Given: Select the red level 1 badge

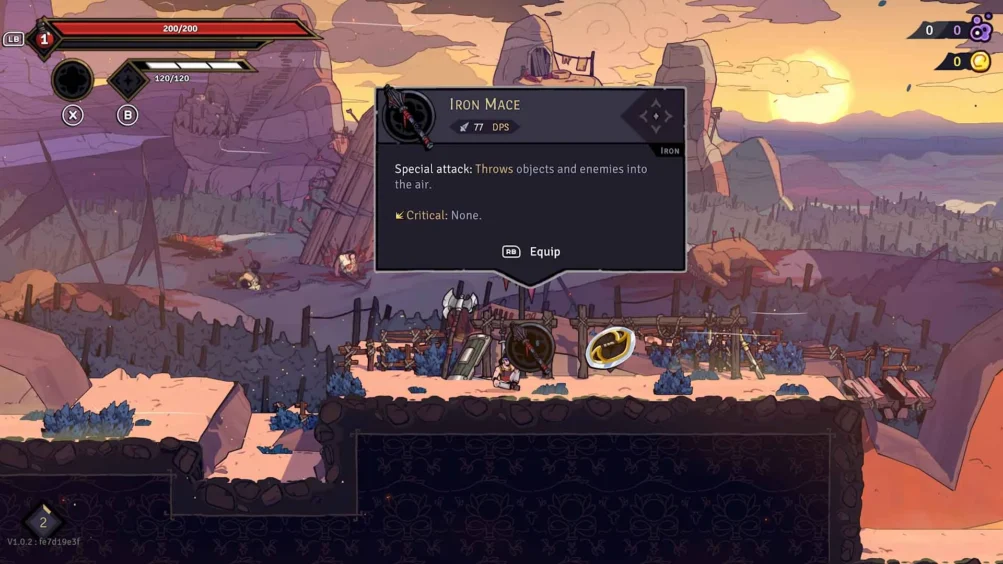Looking at the screenshot, I should click(43, 40).
